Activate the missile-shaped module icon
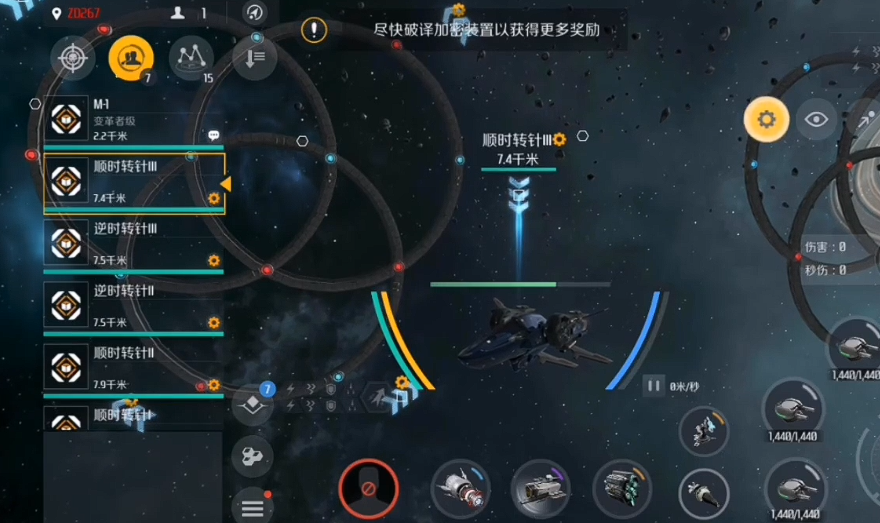 click(460, 489)
